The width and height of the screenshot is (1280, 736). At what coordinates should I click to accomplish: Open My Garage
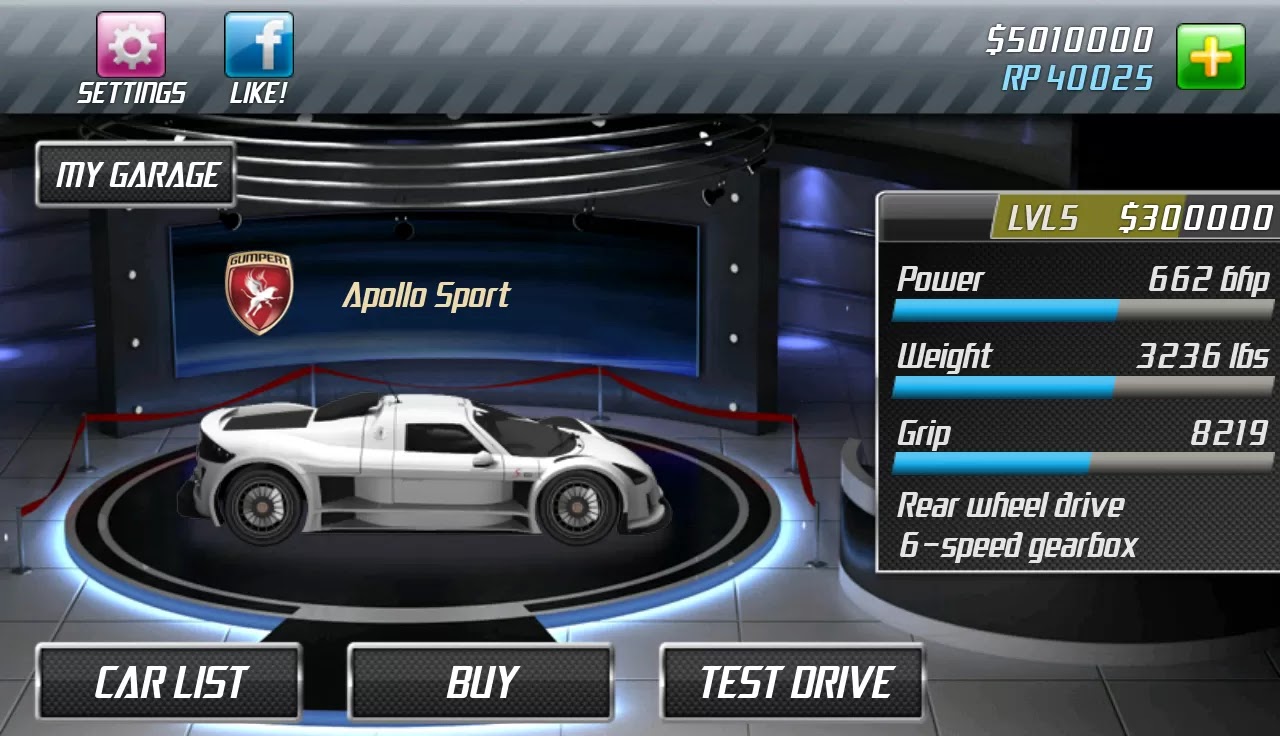(135, 174)
